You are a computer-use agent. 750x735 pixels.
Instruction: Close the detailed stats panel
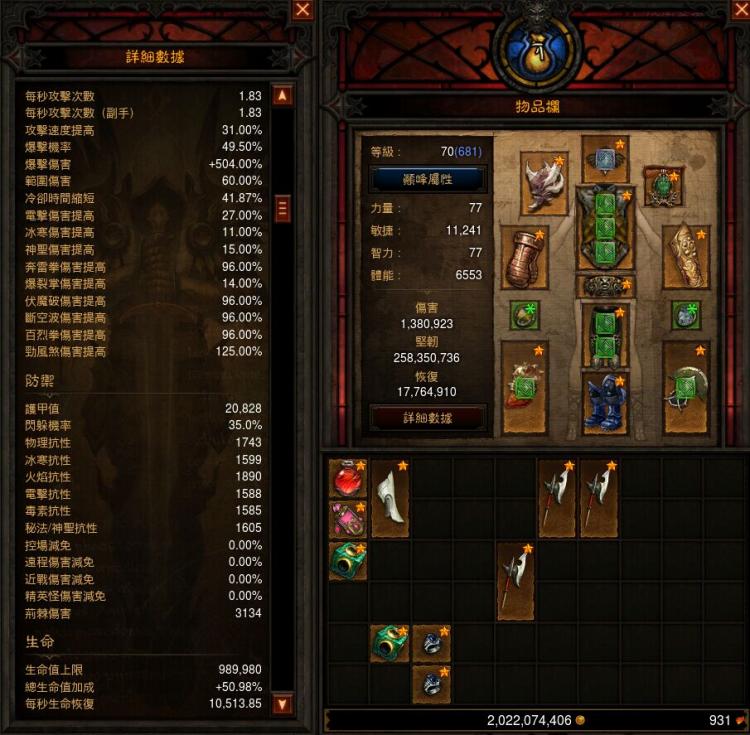pyautogui.click(x=302, y=11)
